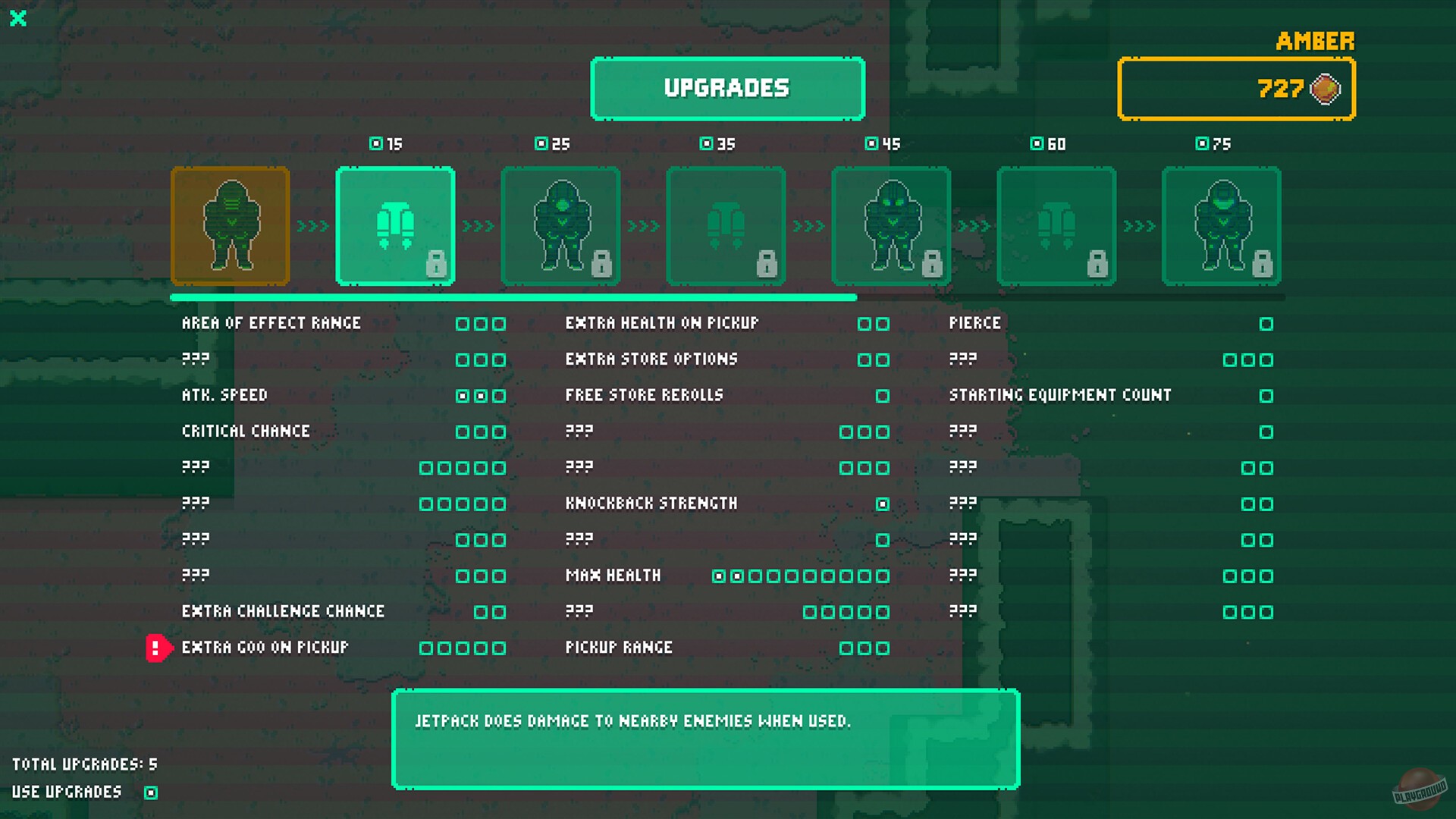View the tier 25 suit upgrade icon
This screenshot has width=1456, height=819.
(560, 226)
